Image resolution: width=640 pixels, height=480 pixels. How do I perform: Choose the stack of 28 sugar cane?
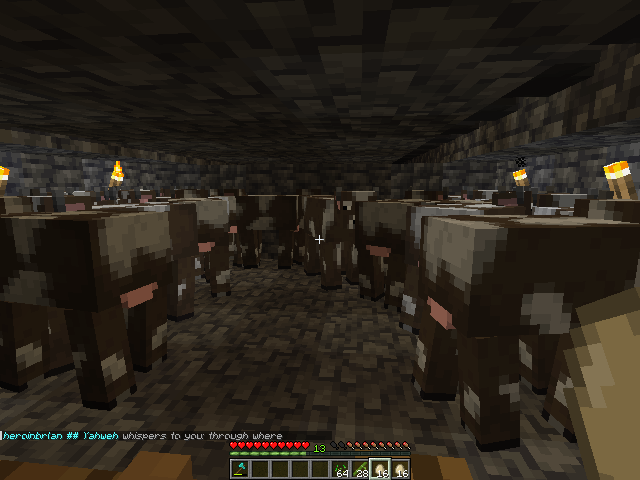[361, 469]
